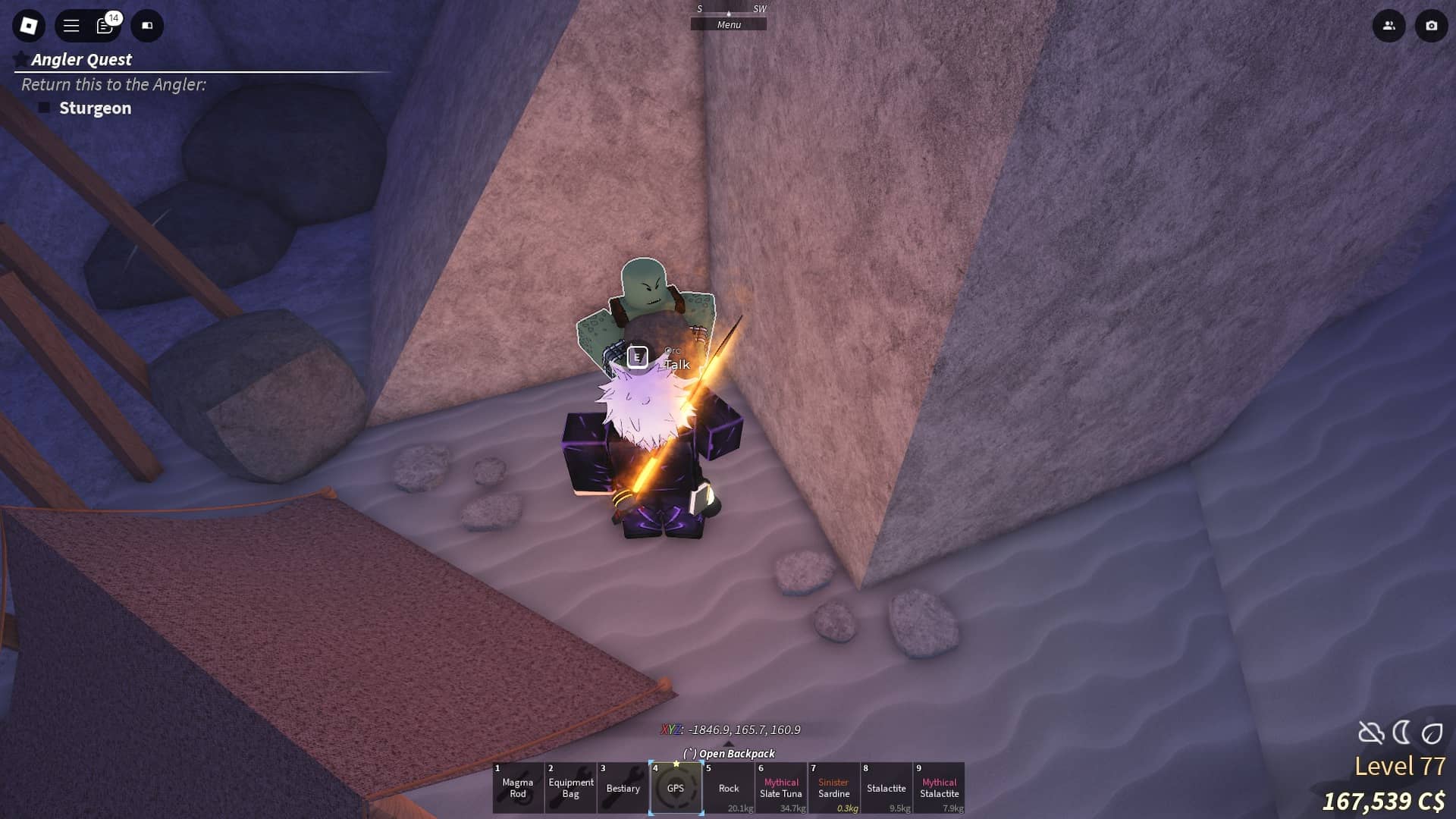Image resolution: width=1456 pixels, height=819 pixels.
Task: Select the Magma Rod in slot 1
Action: tap(519, 789)
